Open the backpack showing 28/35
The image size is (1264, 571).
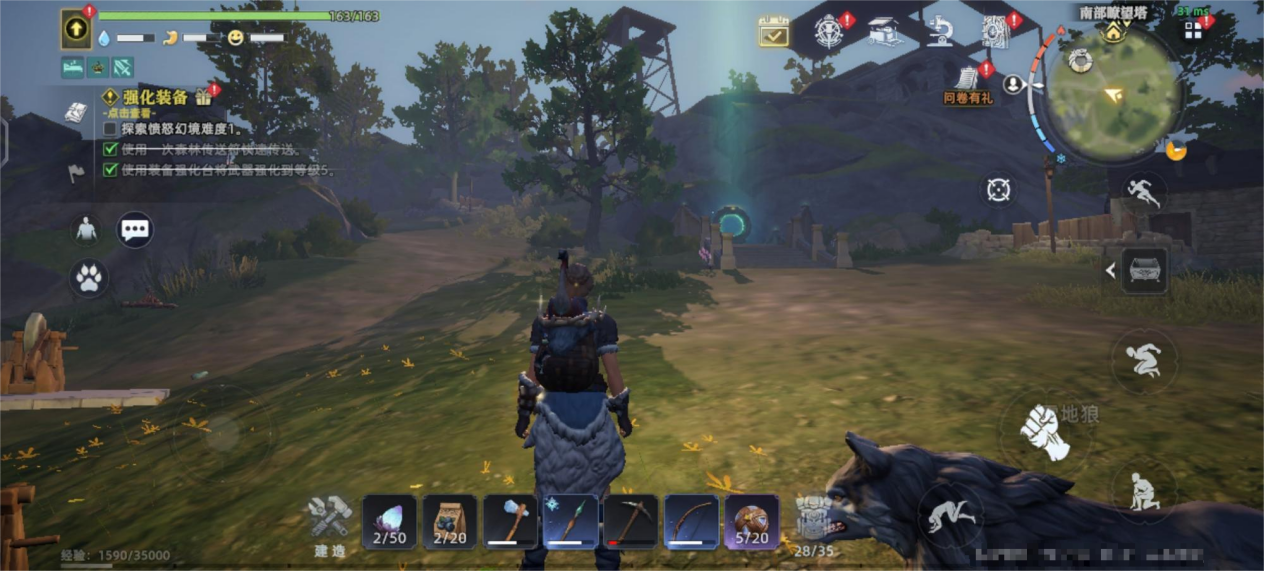click(x=814, y=522)
